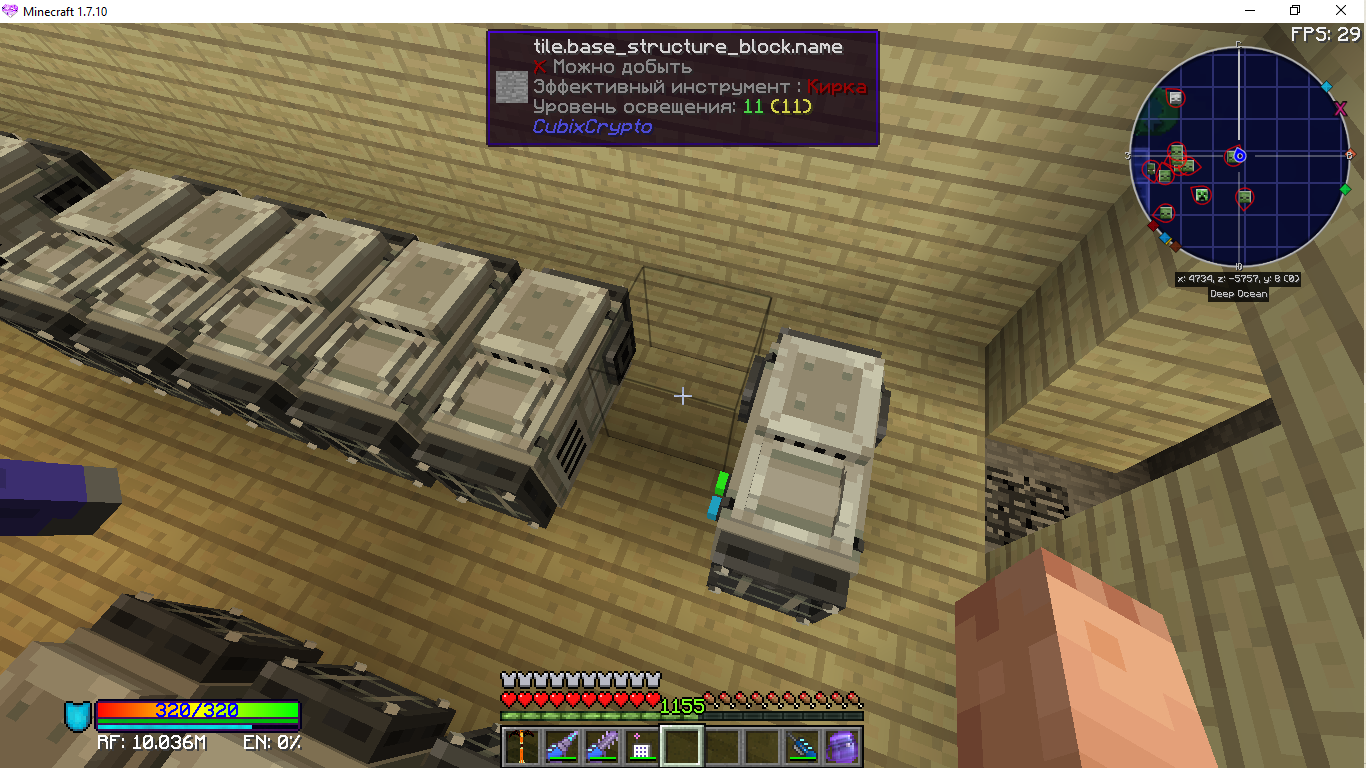
Task: Select the pickaxe in the hotbar
Action: [522, 747]
